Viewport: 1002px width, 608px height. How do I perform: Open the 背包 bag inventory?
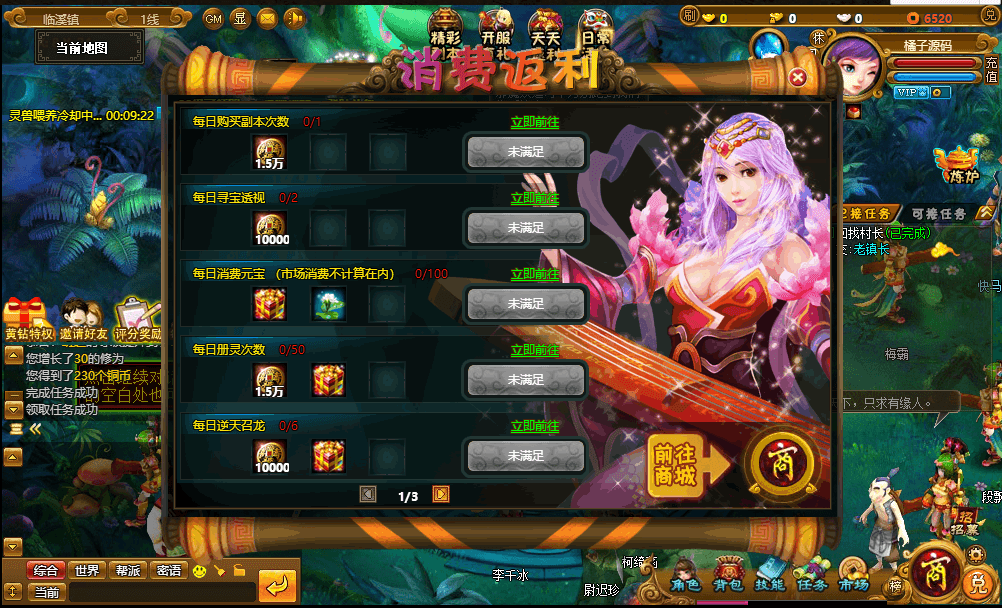tap(728, 575)
